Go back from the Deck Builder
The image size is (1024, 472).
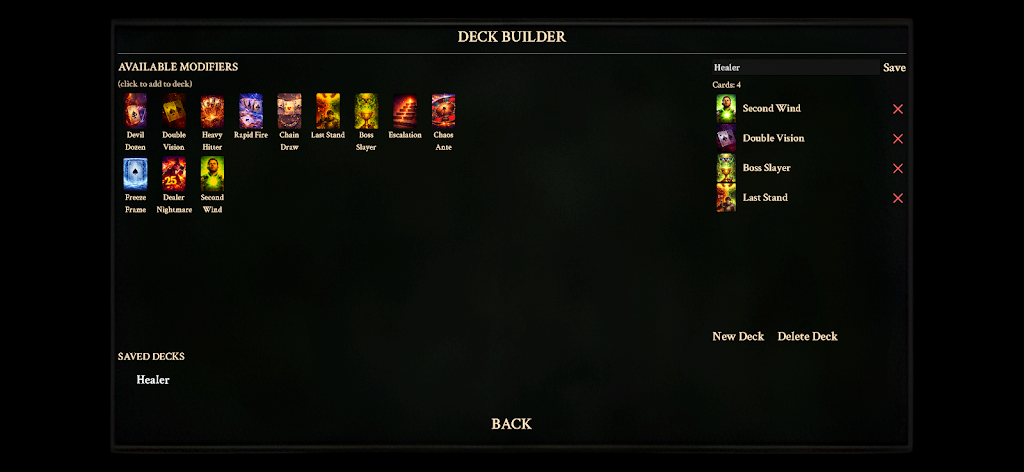pos(511,424)
